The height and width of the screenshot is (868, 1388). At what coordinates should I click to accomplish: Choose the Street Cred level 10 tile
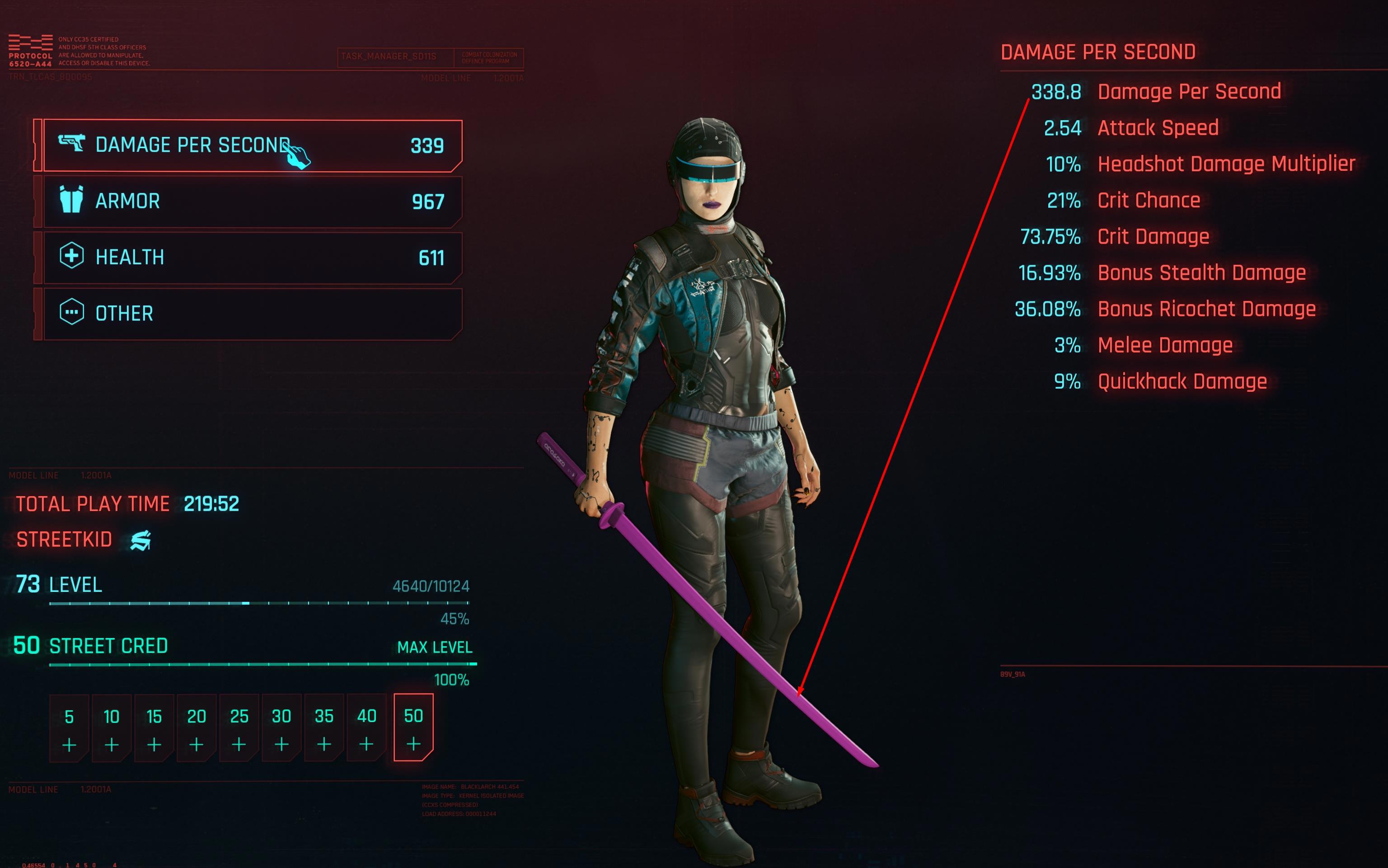coord(111,728)
